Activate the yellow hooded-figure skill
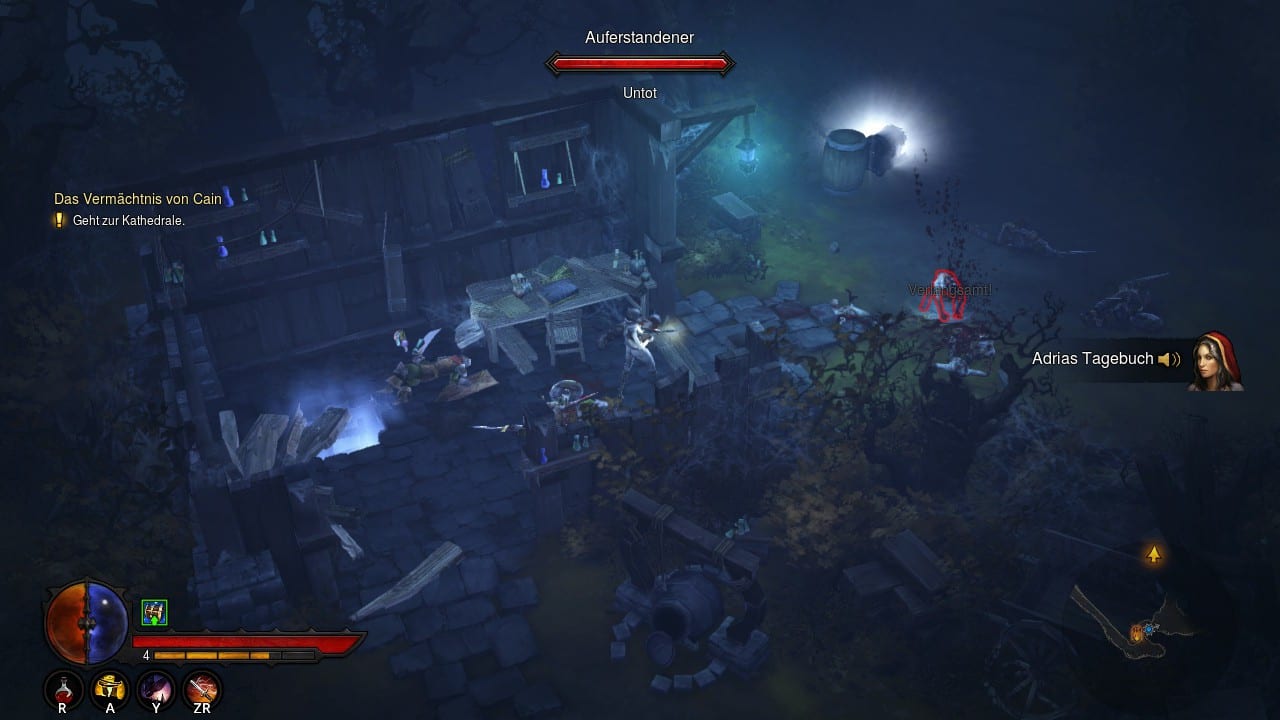Image resolution: width=1280 pixels, height=720 pixels. [109, 688]
